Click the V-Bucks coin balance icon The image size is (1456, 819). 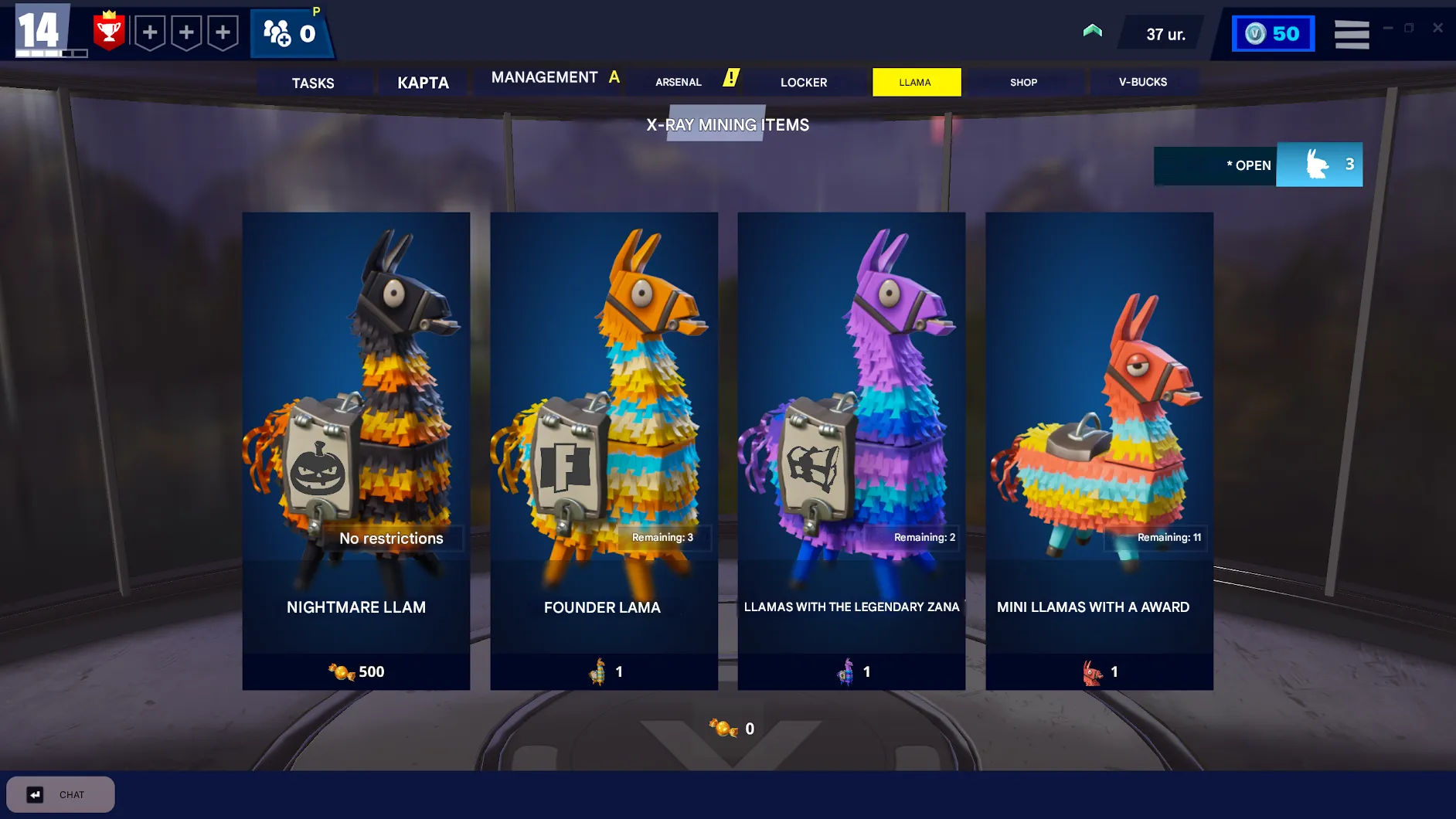1254,32
